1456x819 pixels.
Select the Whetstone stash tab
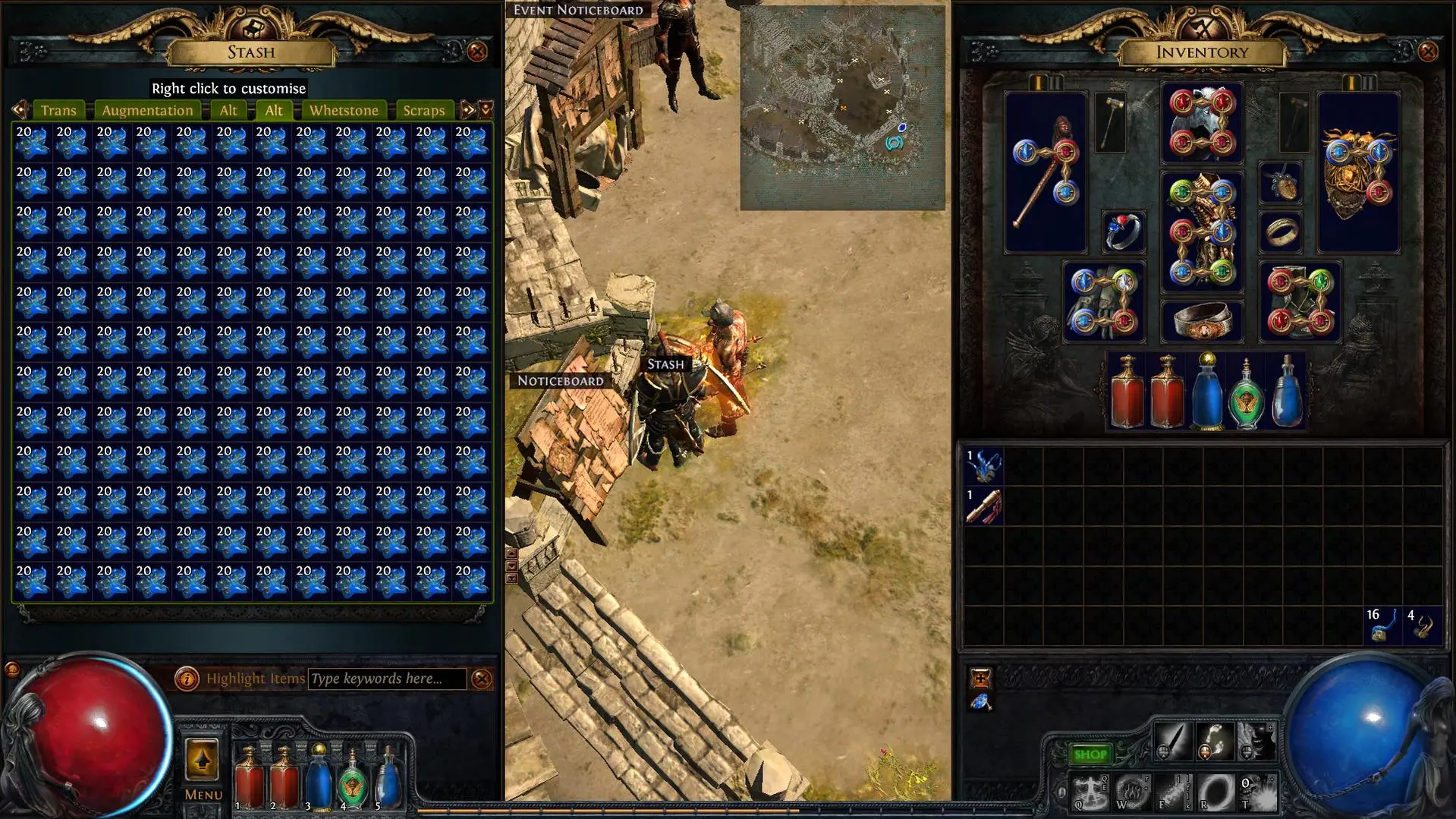[x=344, y=110]
